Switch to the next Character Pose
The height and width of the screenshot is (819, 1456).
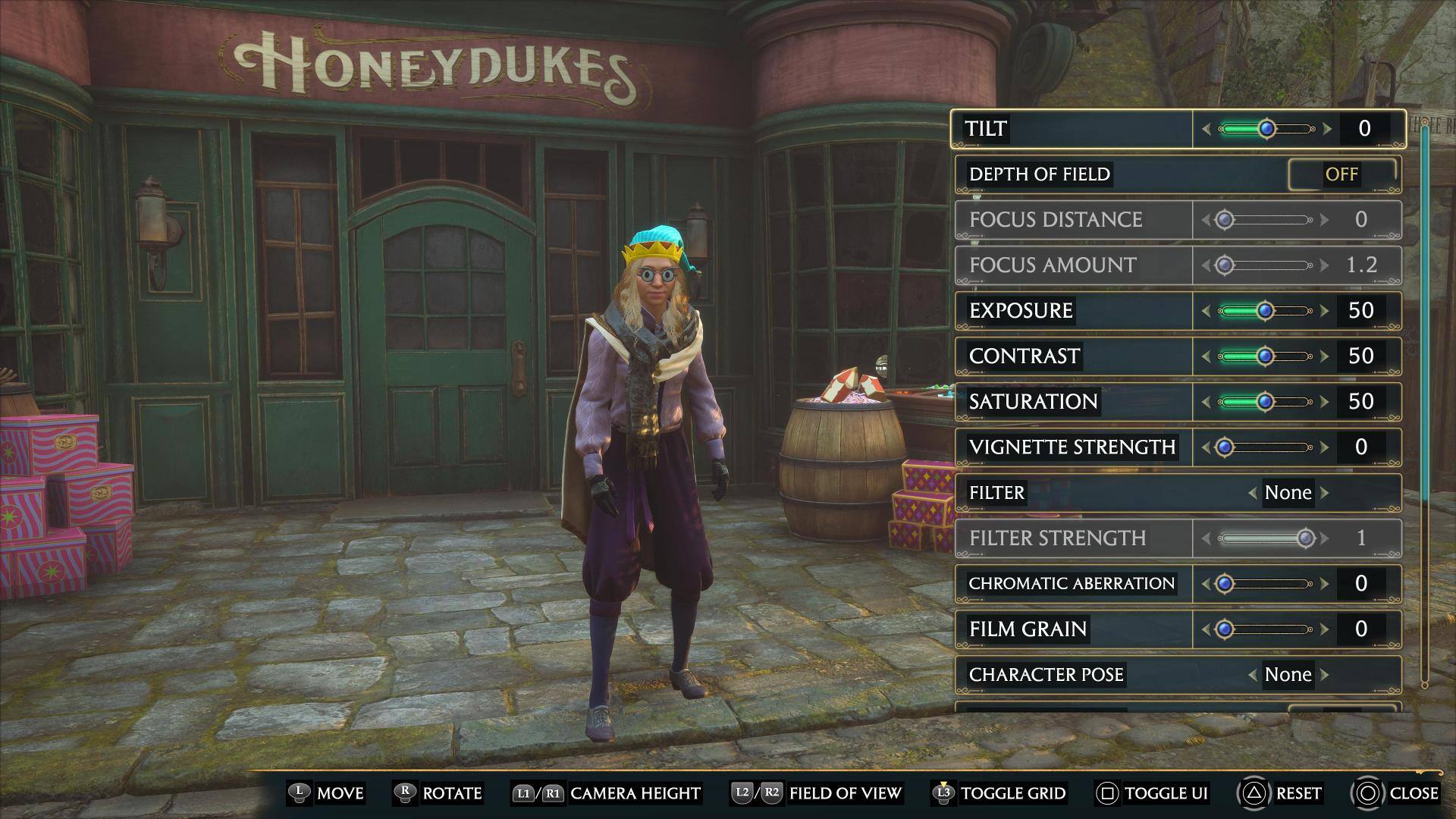point(1325,675)
